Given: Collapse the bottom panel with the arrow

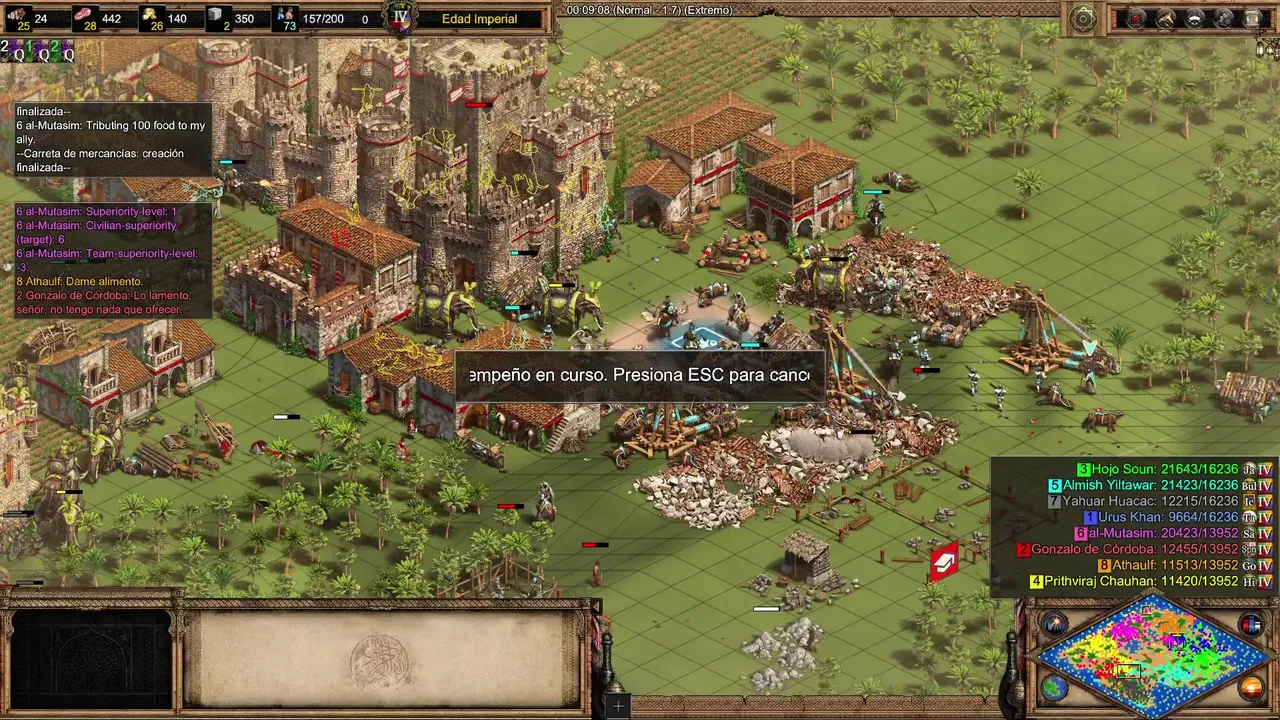Looking at the screenshot, I should tap(596, 607).
